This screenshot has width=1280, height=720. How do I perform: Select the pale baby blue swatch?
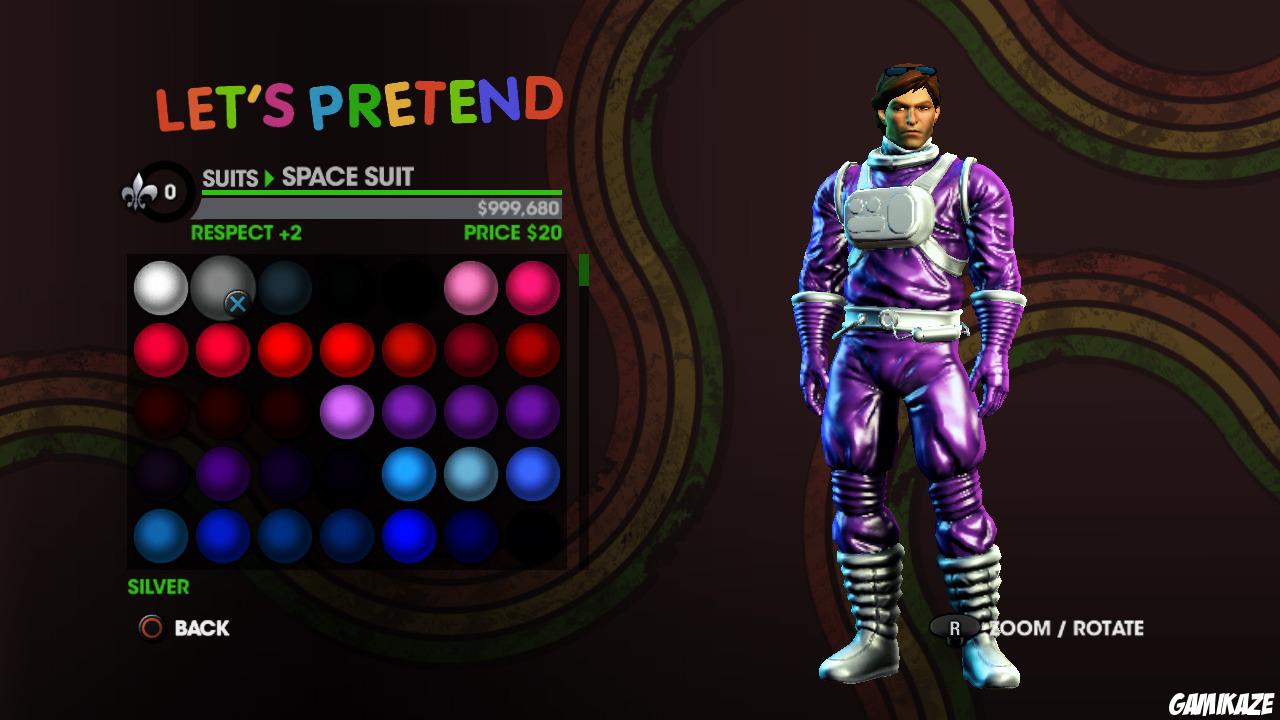click(470, 473)
